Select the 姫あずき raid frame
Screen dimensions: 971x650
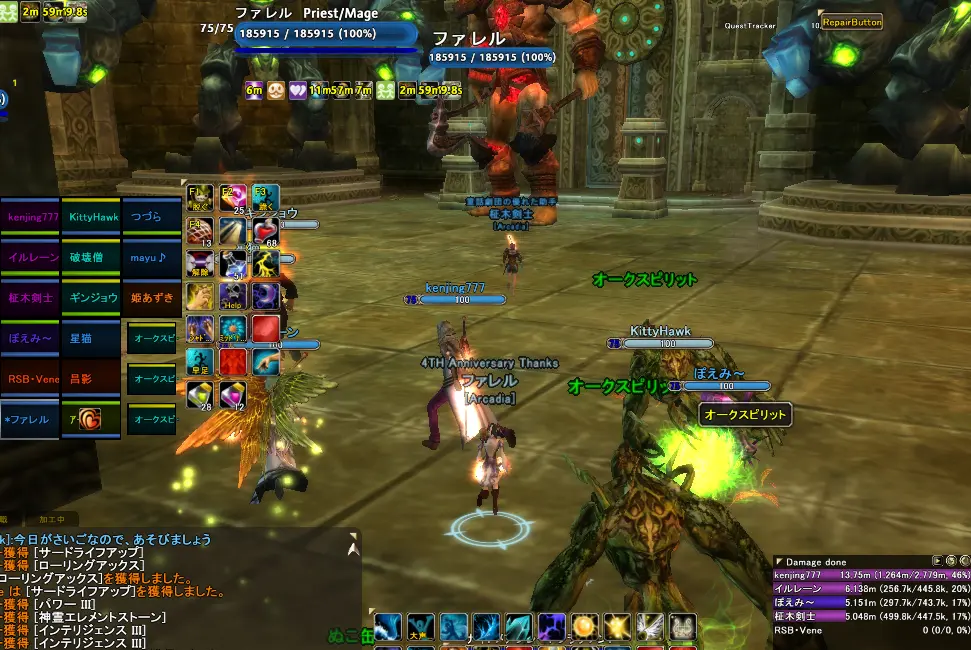(152, 298)
